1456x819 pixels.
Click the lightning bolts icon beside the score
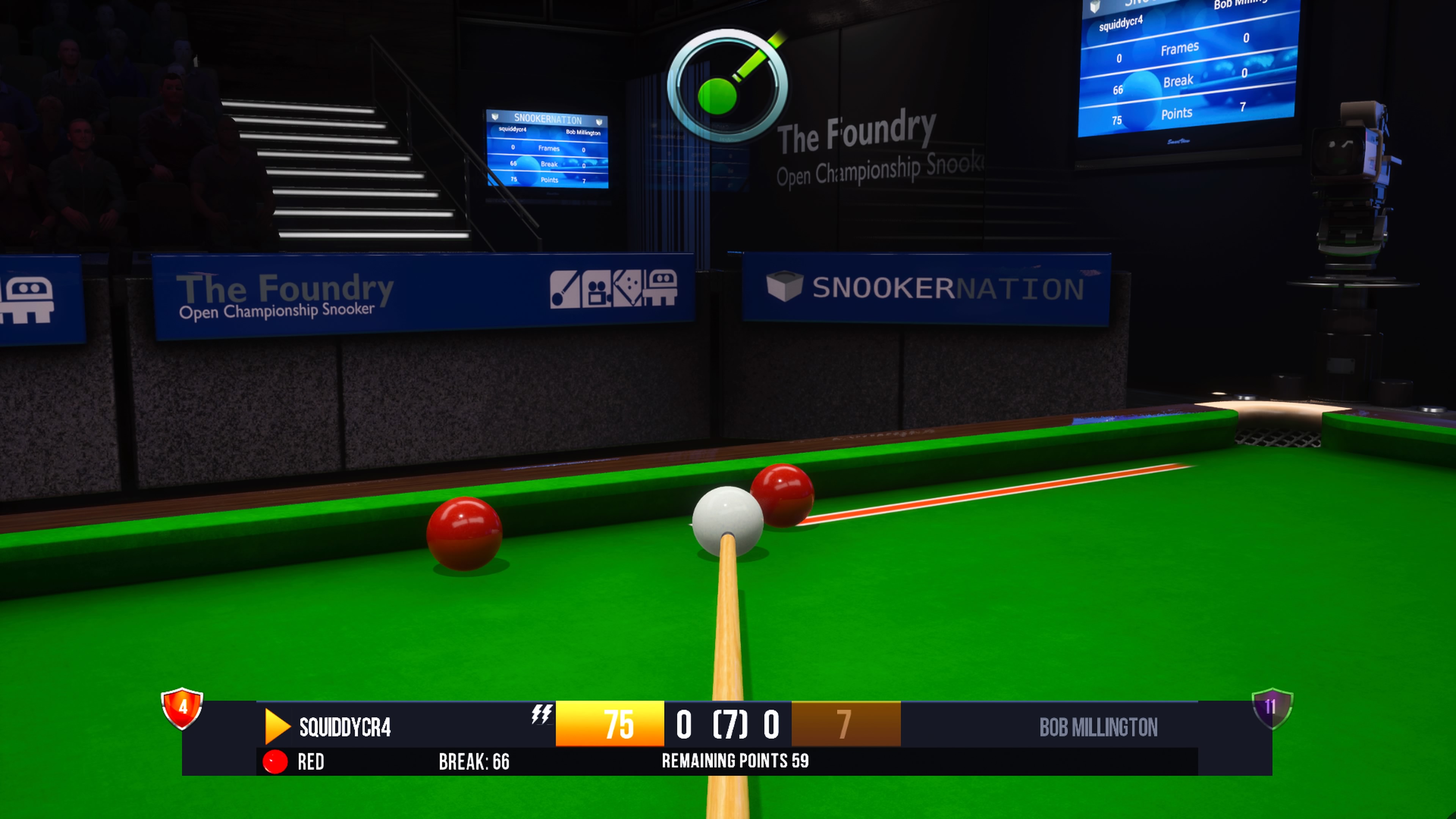pos(541,714)
